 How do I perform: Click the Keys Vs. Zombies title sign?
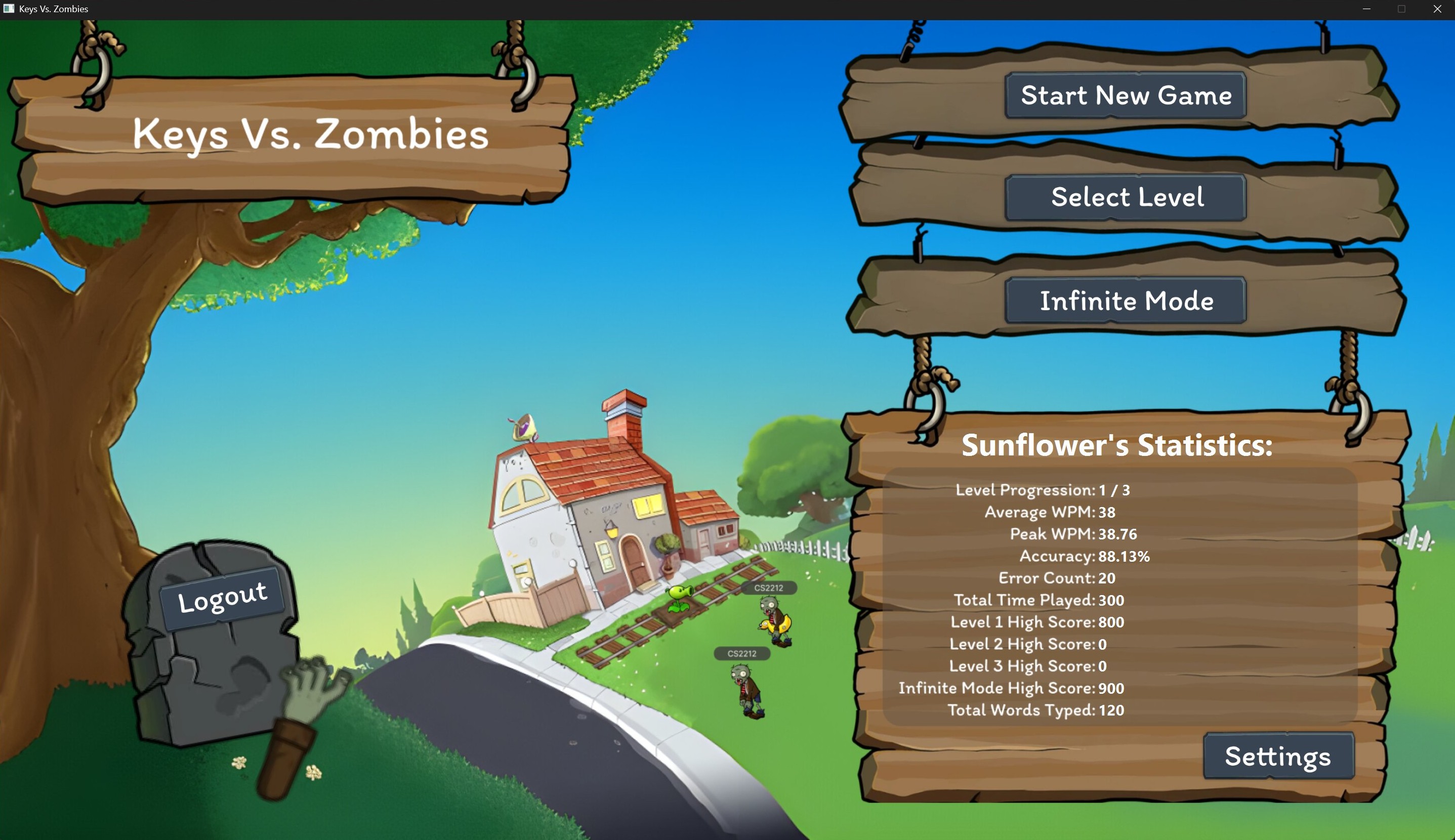point(309,135)
